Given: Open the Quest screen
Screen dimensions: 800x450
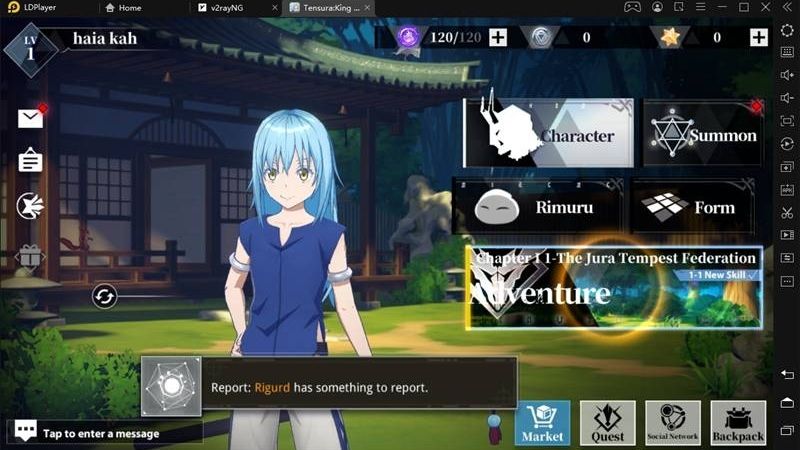Looking at the screenshot, I should tap(608, 423).
